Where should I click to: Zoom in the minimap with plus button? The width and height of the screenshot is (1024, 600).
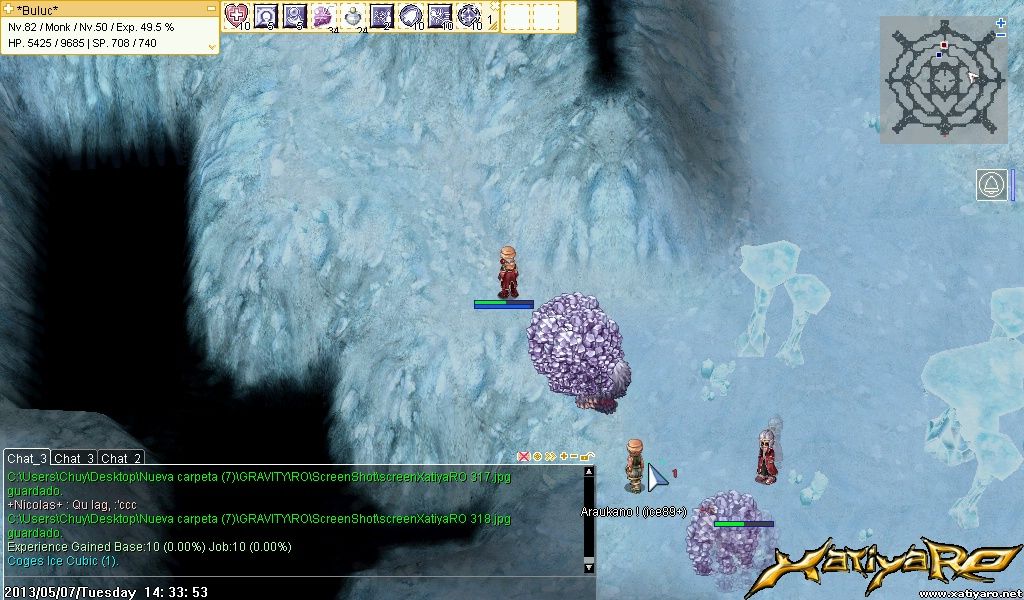click(x=1001, y=22)
